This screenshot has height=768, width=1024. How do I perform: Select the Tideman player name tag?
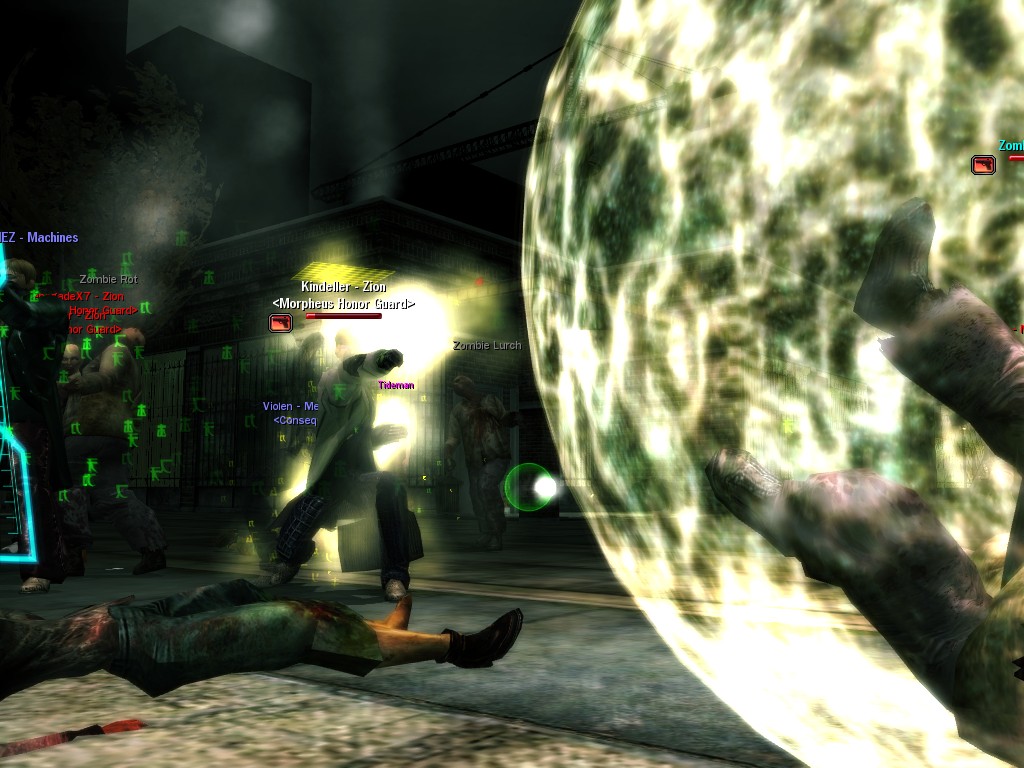[x=396, y=385]
